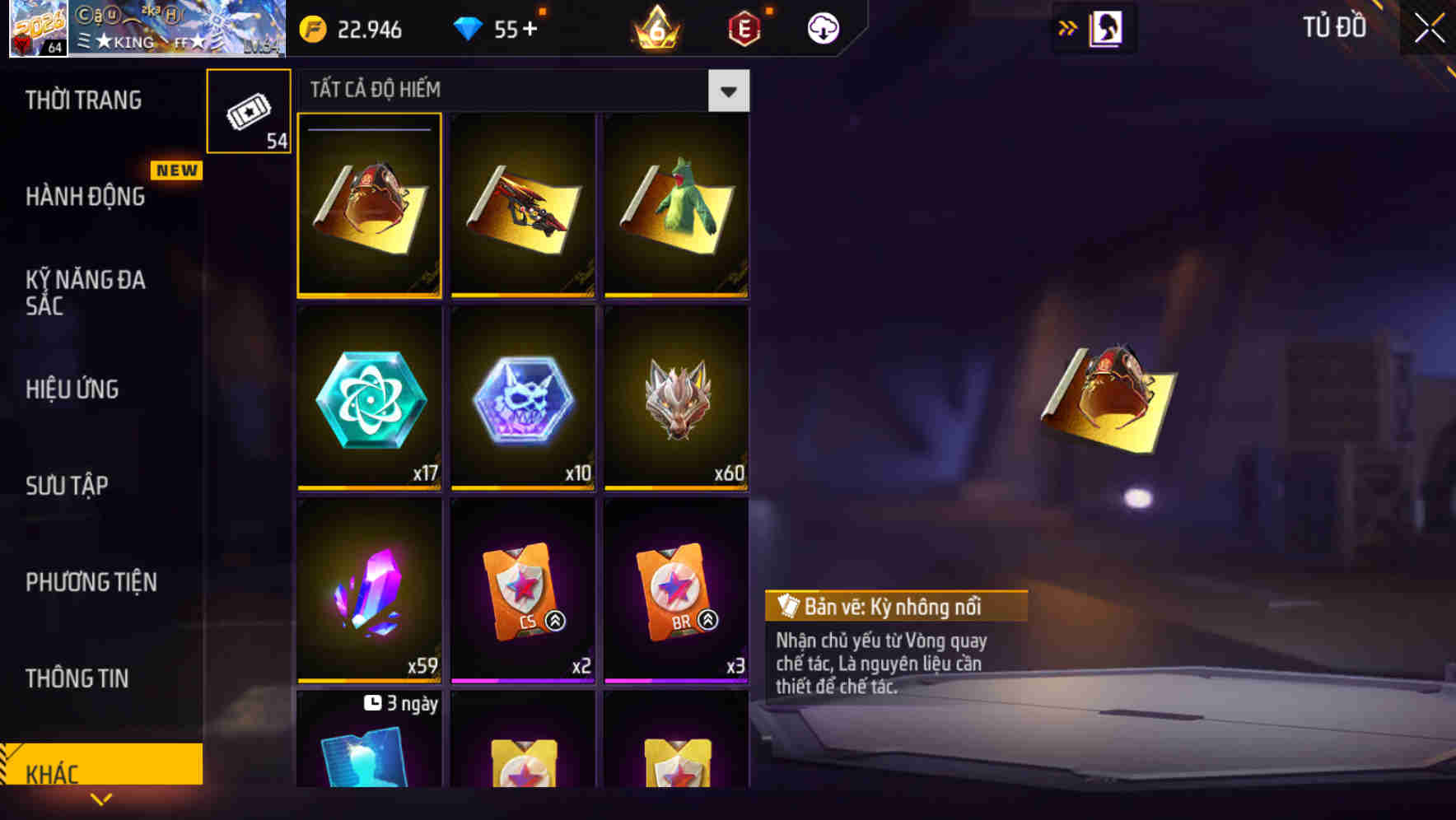Click the red E event badge icon
Screen dimensions: 1456x820
coord(741,27)
